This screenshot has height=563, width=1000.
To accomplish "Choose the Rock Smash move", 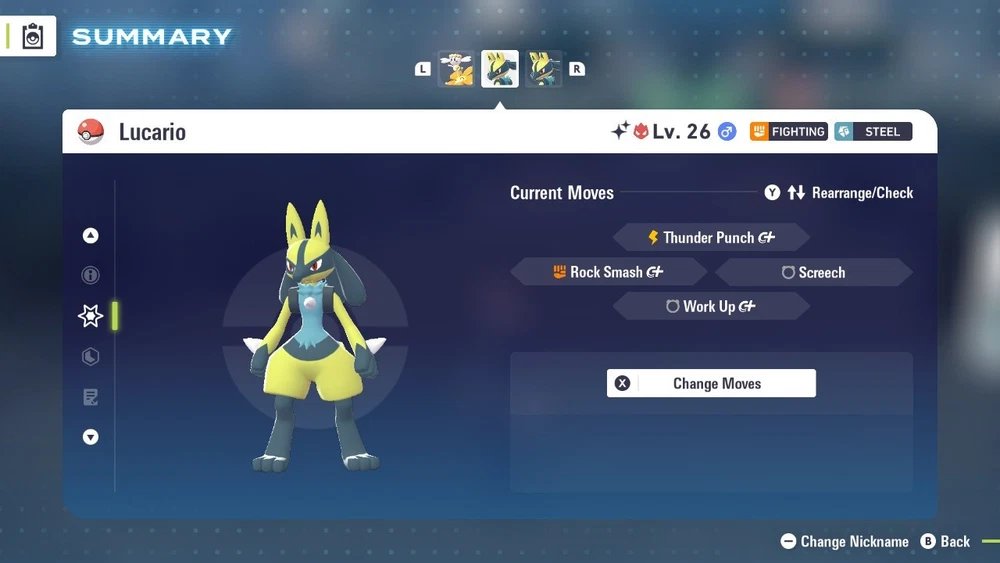I will point(608,272).
